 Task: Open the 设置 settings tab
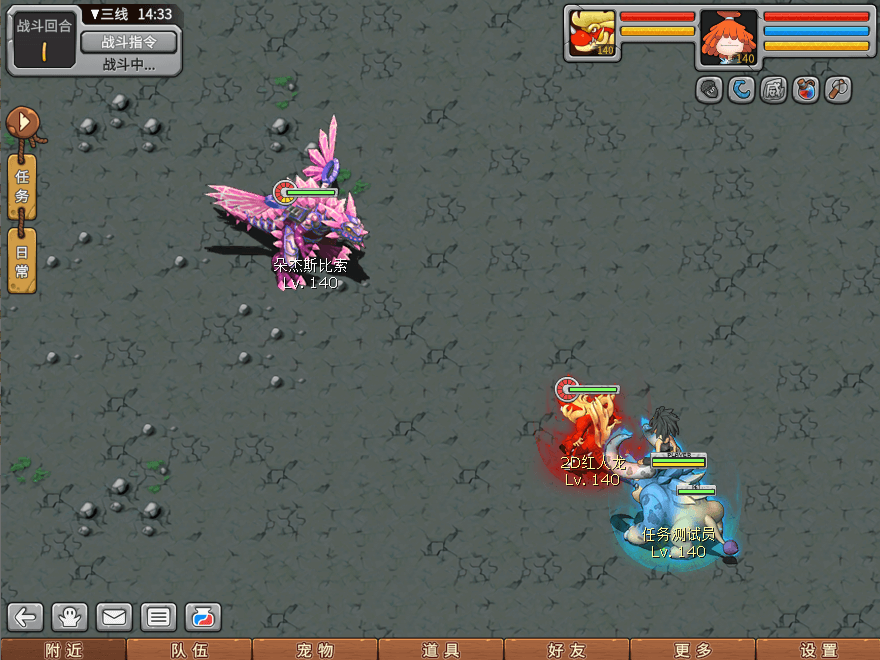[818, 650]
